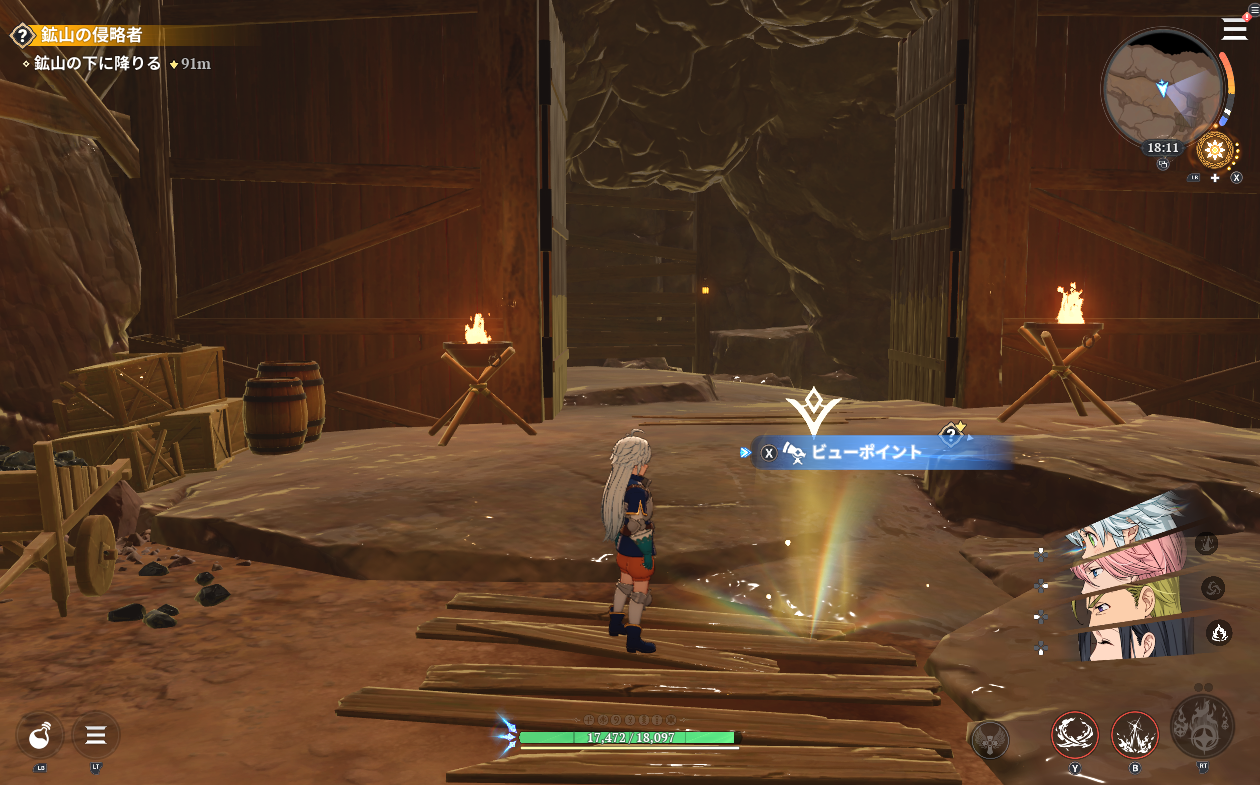
Task: Open the main menu at top right
Action: pyautogui.click(x=1235, y=29)
